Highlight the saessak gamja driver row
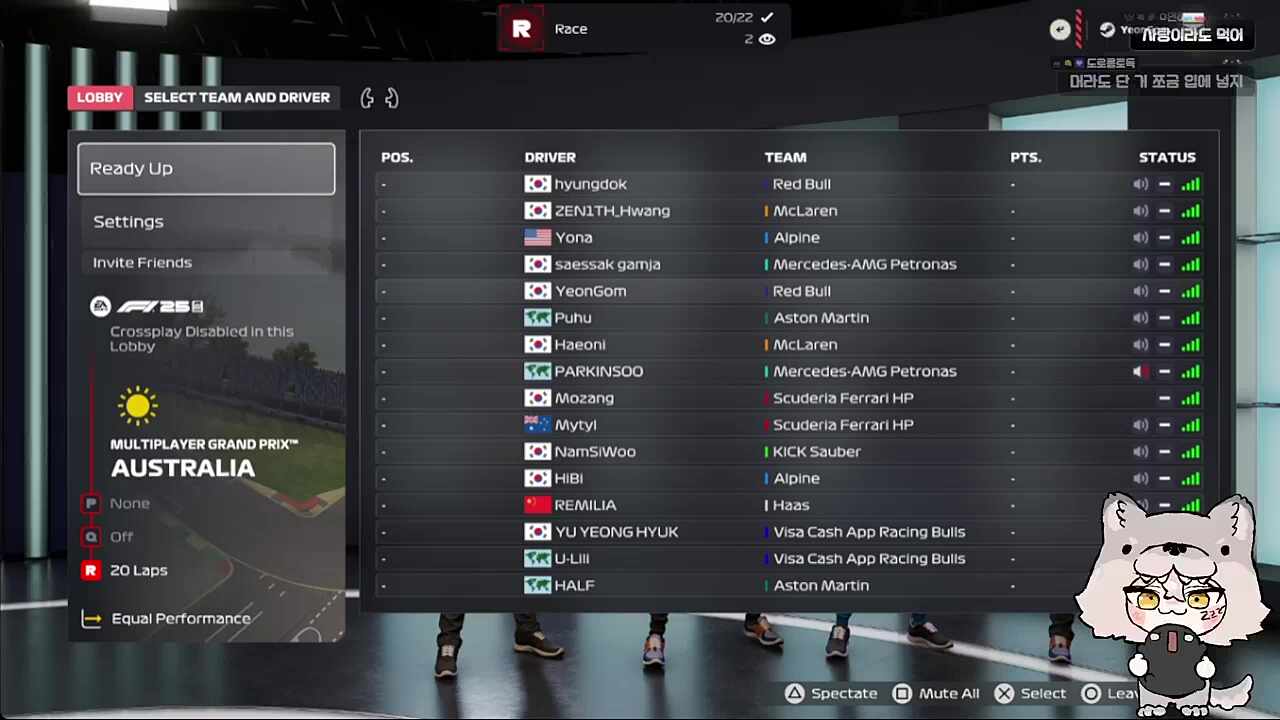The height and width of the screenshot is (720, 1280). [607, 265]
